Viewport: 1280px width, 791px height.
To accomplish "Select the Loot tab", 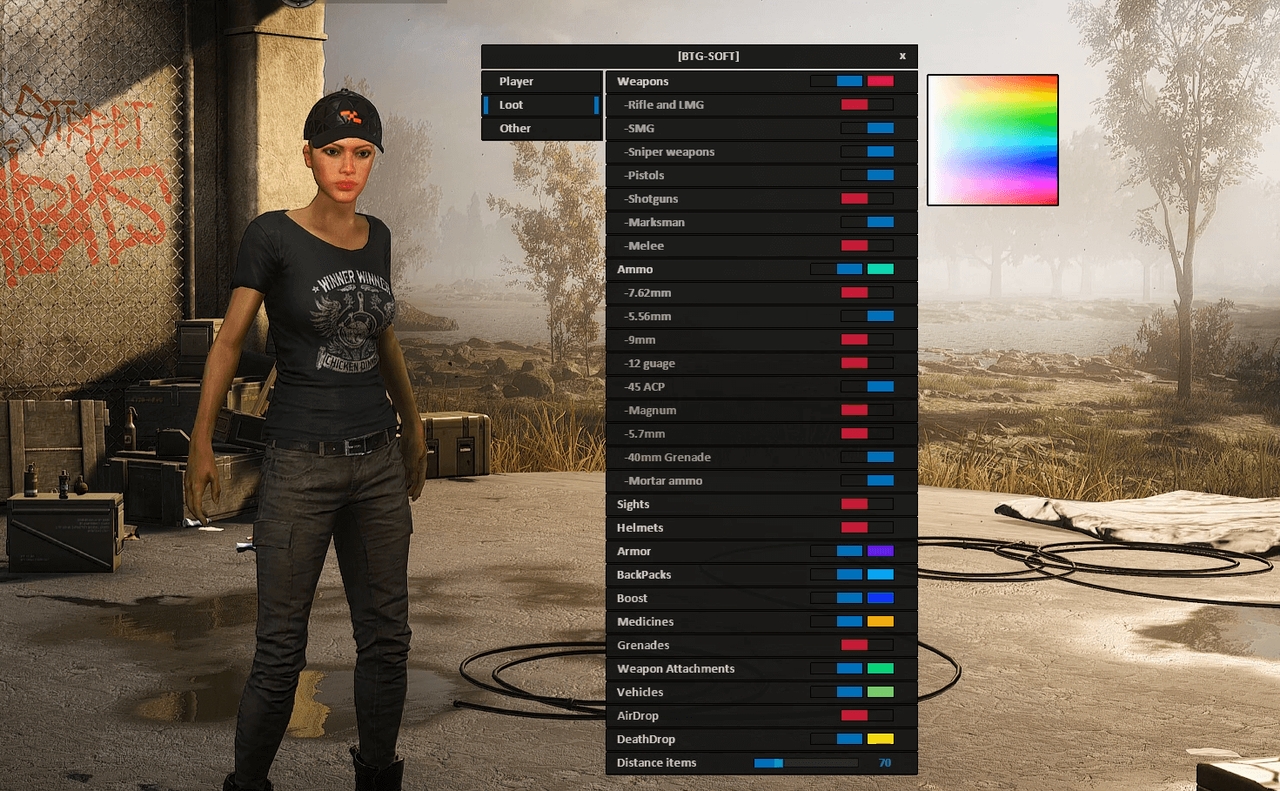I will pyautogui.click(x=541, y=105).
